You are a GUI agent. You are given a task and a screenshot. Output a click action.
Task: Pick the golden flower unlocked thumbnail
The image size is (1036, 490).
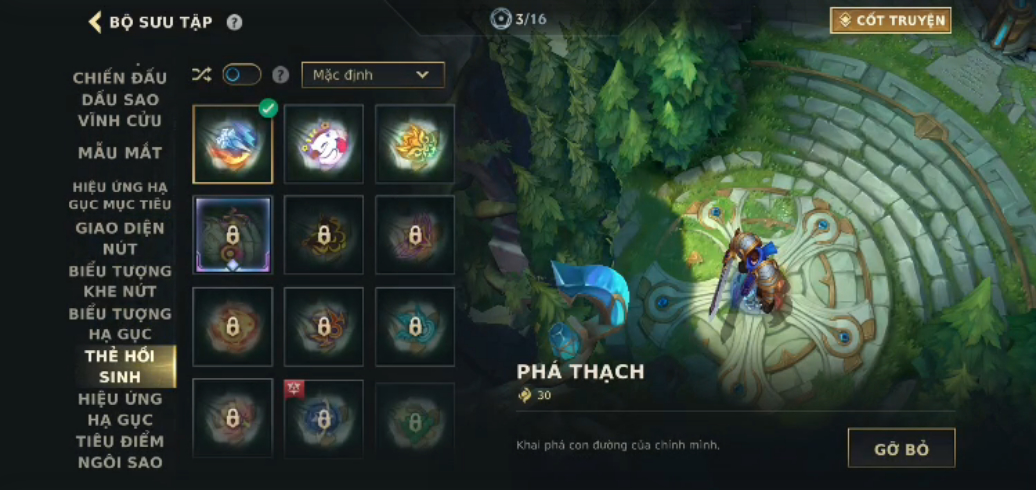[414, 144]
